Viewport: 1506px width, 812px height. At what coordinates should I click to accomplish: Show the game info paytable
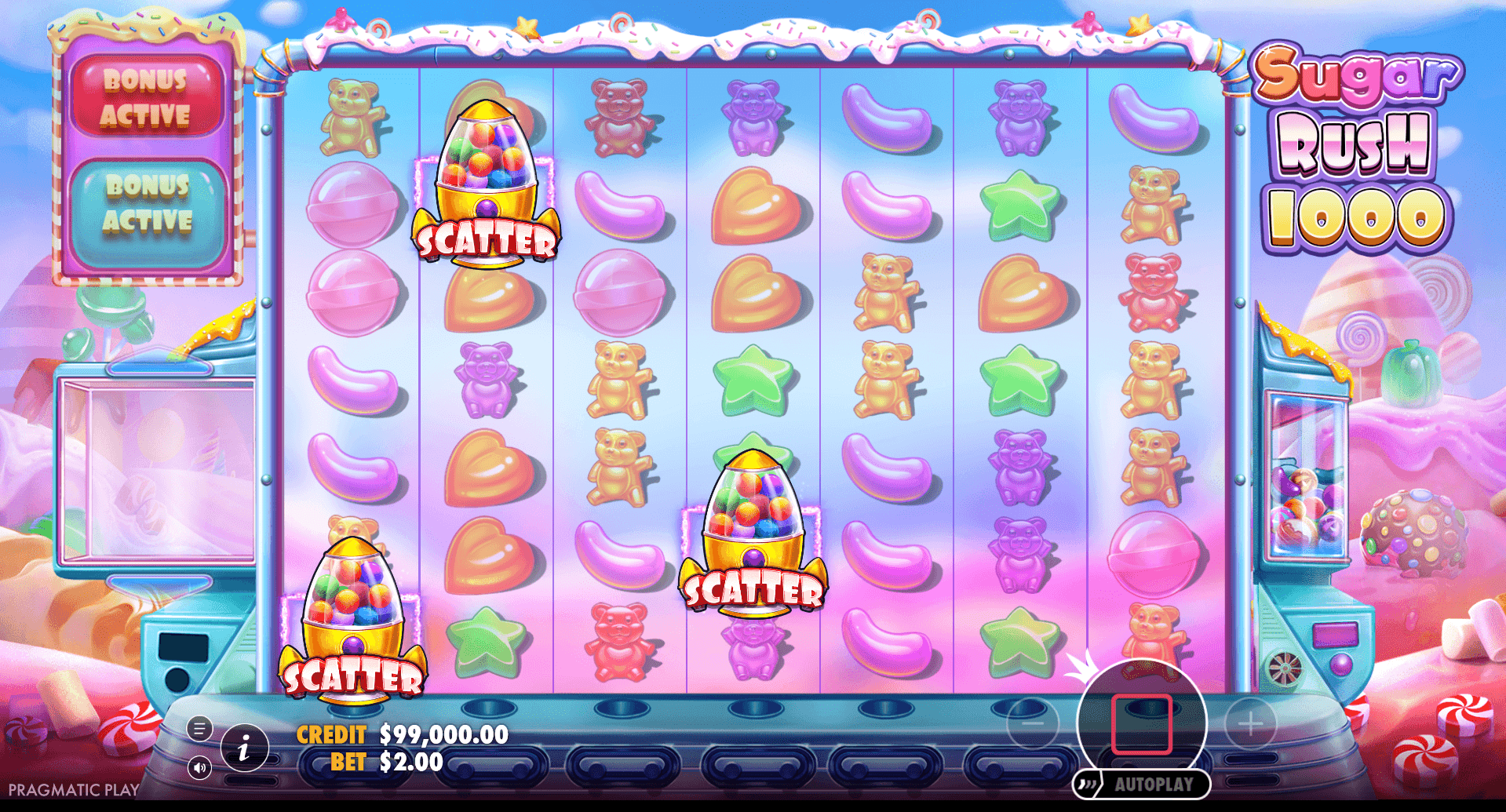[244, 748]
